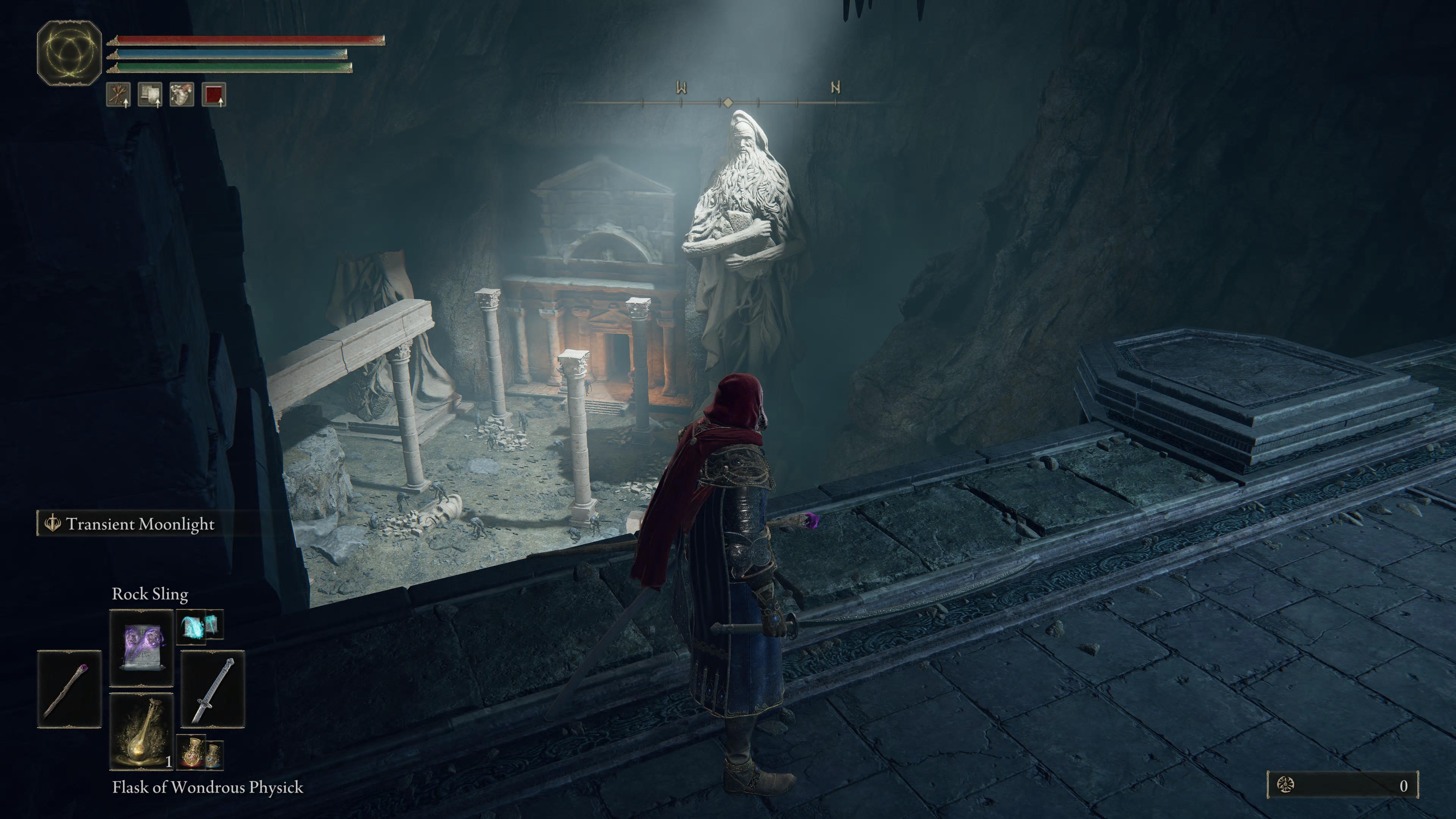1456x819 pixels.
Task: Click the katana in the right-hand weapon slot
Action: pos(212,689)
